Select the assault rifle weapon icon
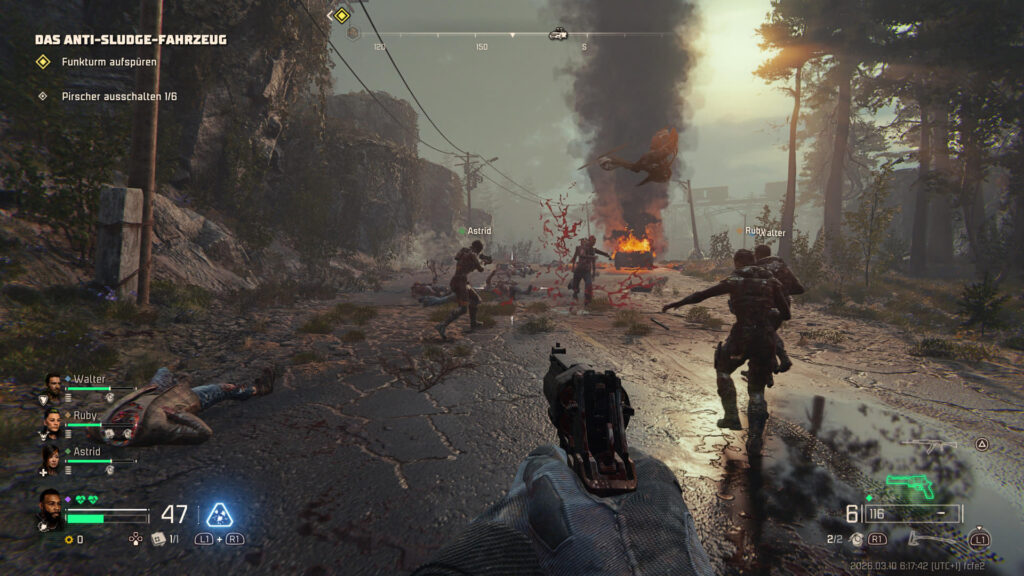This screenshot has height=576, width=1024. coord(928,446)
